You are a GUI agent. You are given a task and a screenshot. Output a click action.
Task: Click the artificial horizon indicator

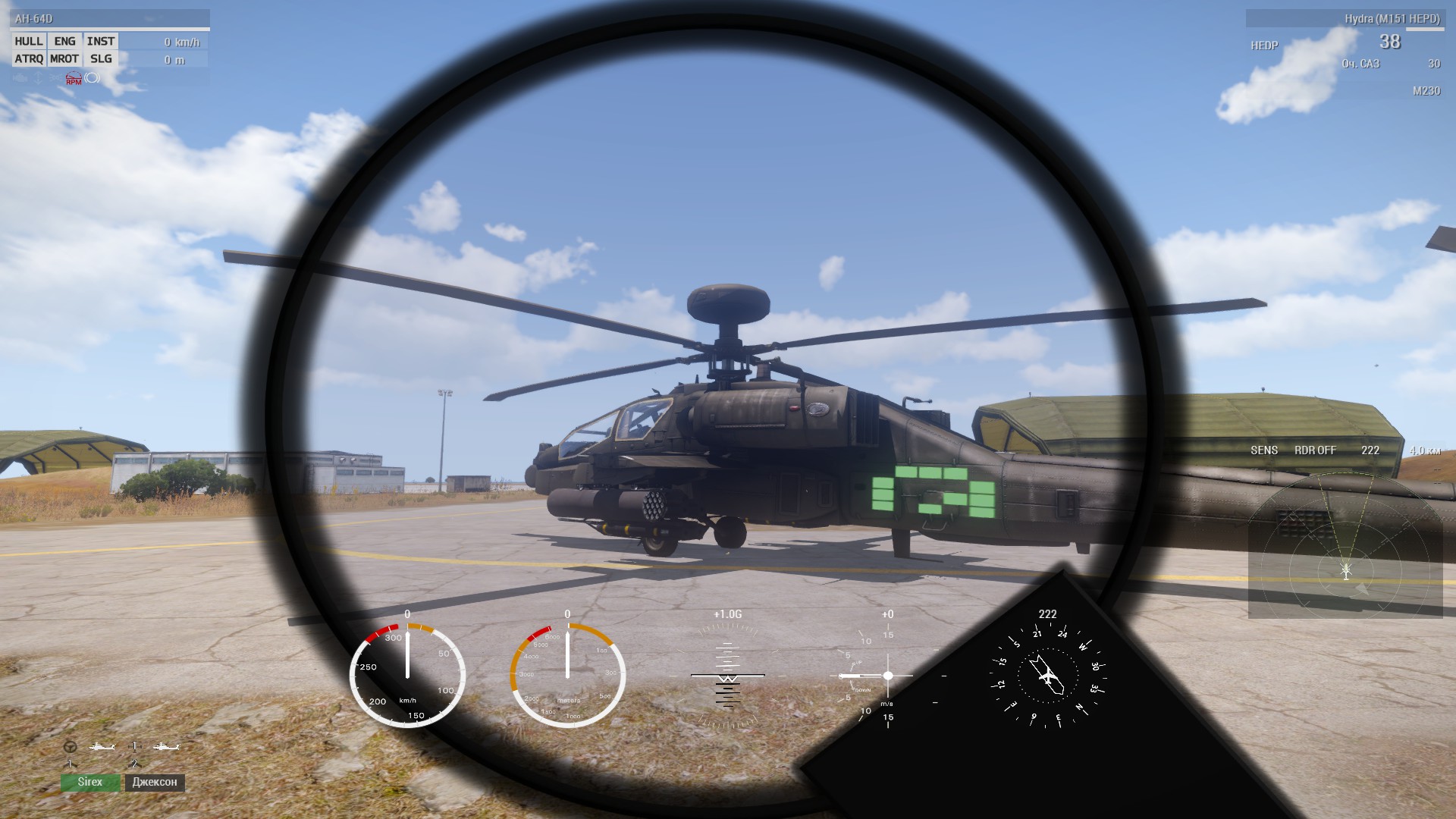tap(727, 674)
